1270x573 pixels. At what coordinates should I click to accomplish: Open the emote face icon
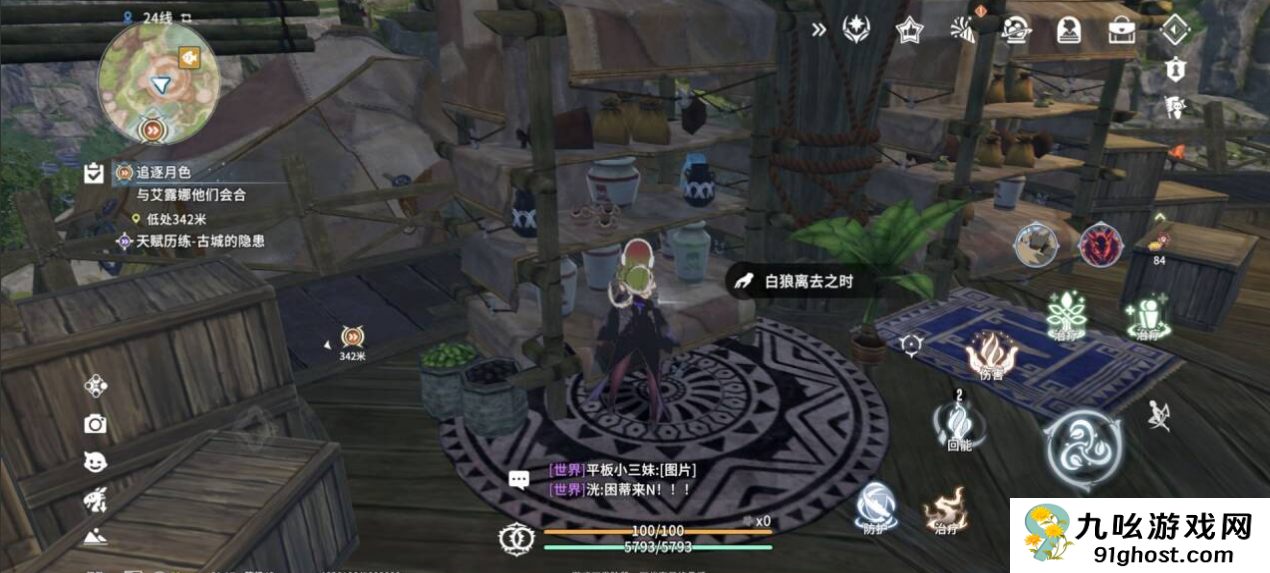point(95,461)
